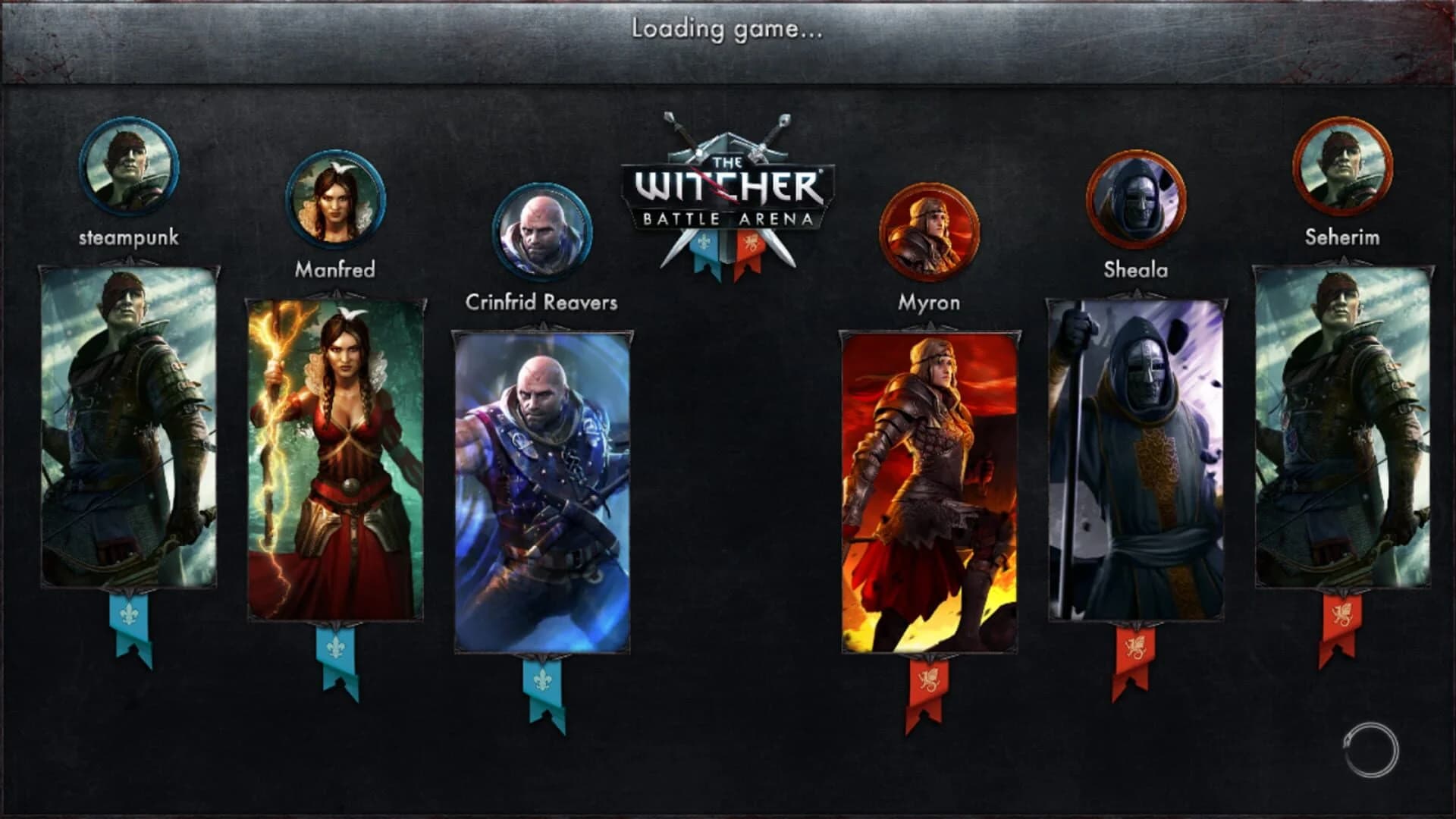Viewport: 1456px width, 819px height.
Task: Select the red team lion banner under Myron
Action: tap(927, 686)
